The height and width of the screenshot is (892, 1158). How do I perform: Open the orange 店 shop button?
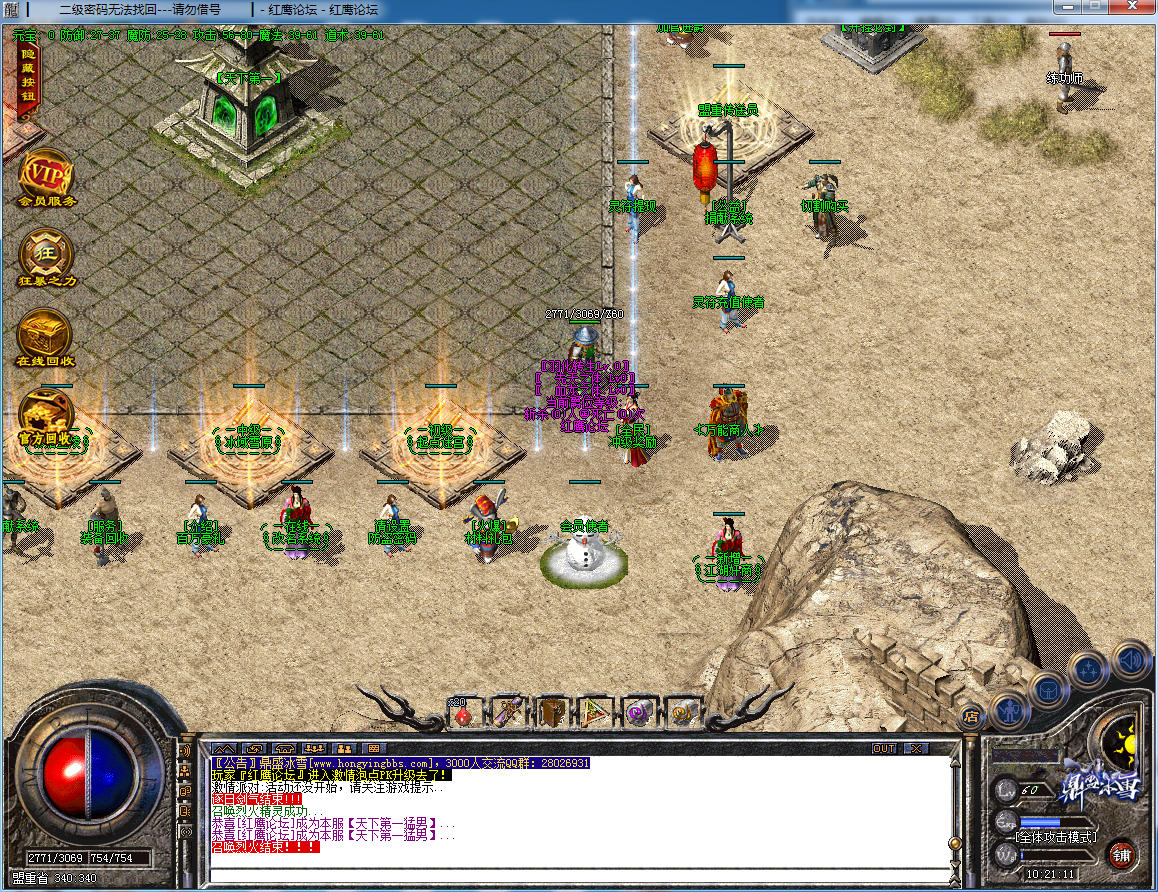(x=970, y=716)
